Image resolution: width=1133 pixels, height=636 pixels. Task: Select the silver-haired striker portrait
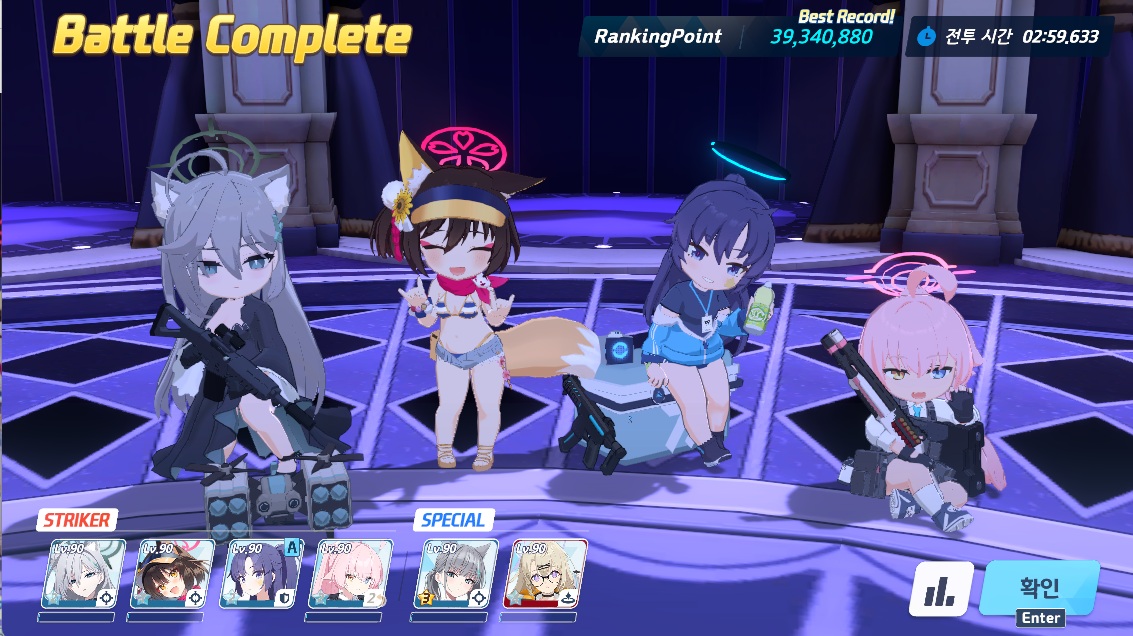coord(84,574)
